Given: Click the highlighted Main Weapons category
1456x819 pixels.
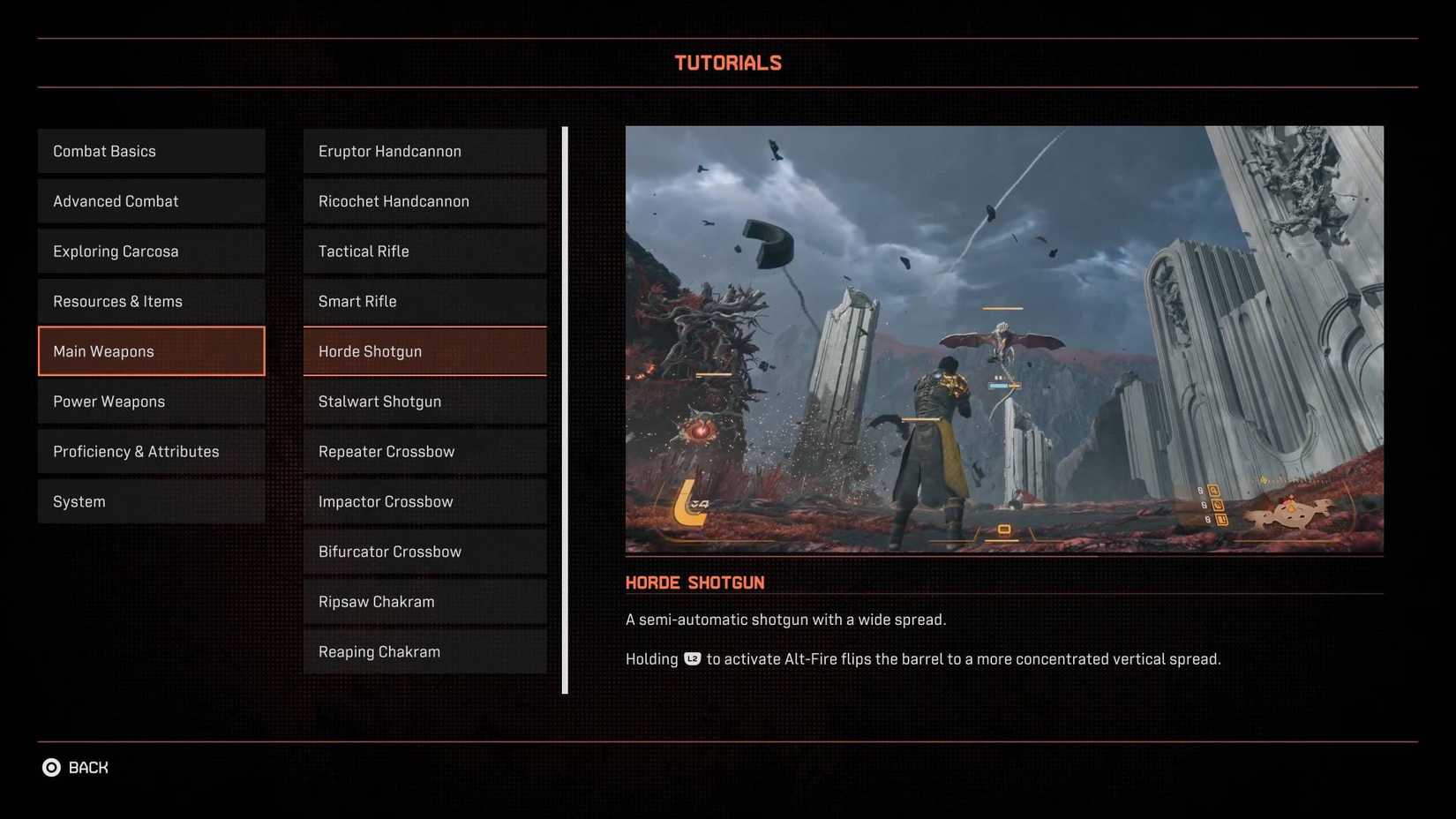Looking at the screenshot, I should click(150, 350).
